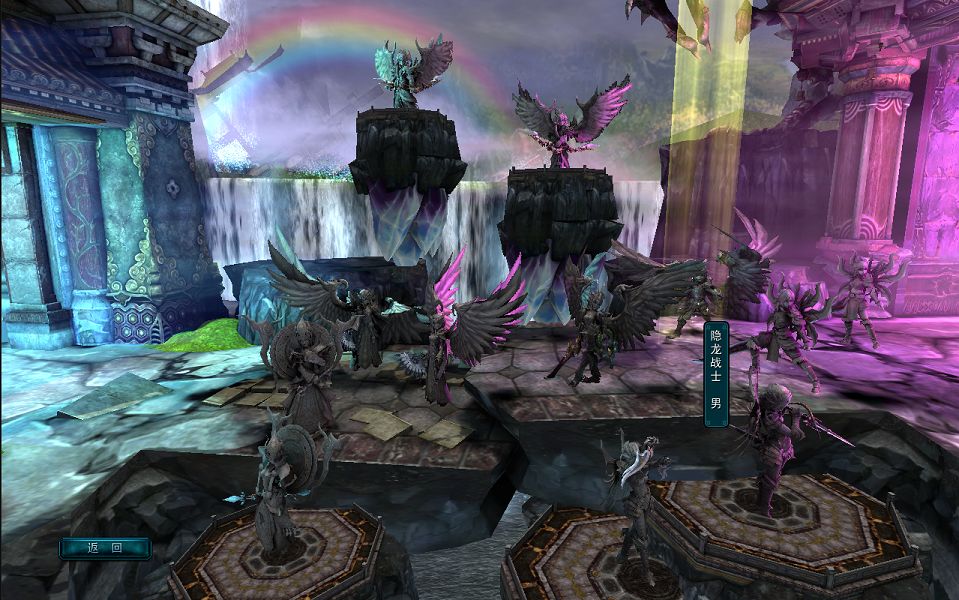Click the 返回 back button
The image size is (959, 600).
(105, 548)
